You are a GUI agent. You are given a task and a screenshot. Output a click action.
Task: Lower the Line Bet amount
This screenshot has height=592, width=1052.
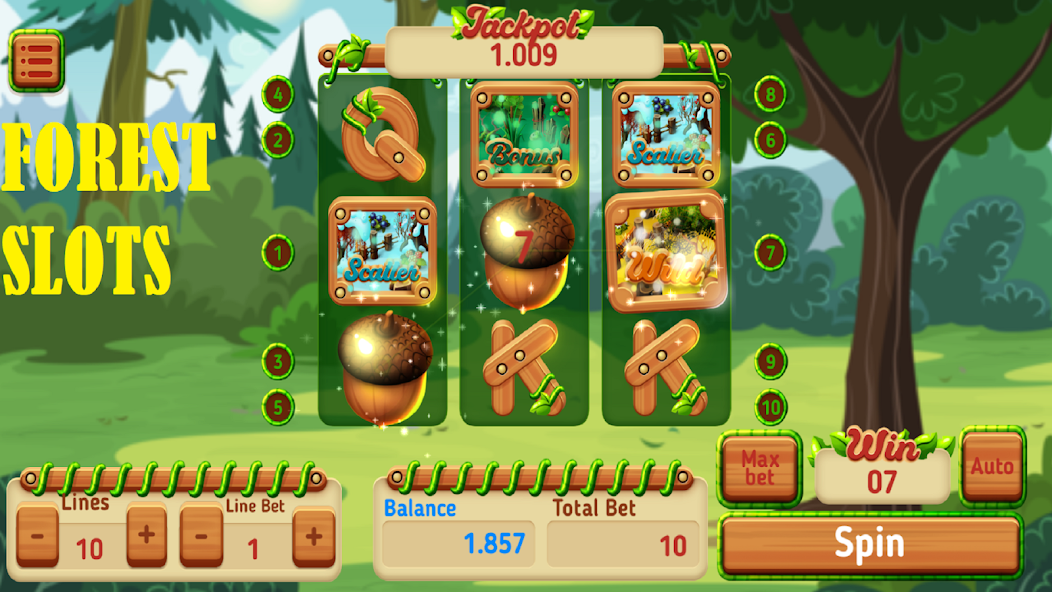point(201,536)
